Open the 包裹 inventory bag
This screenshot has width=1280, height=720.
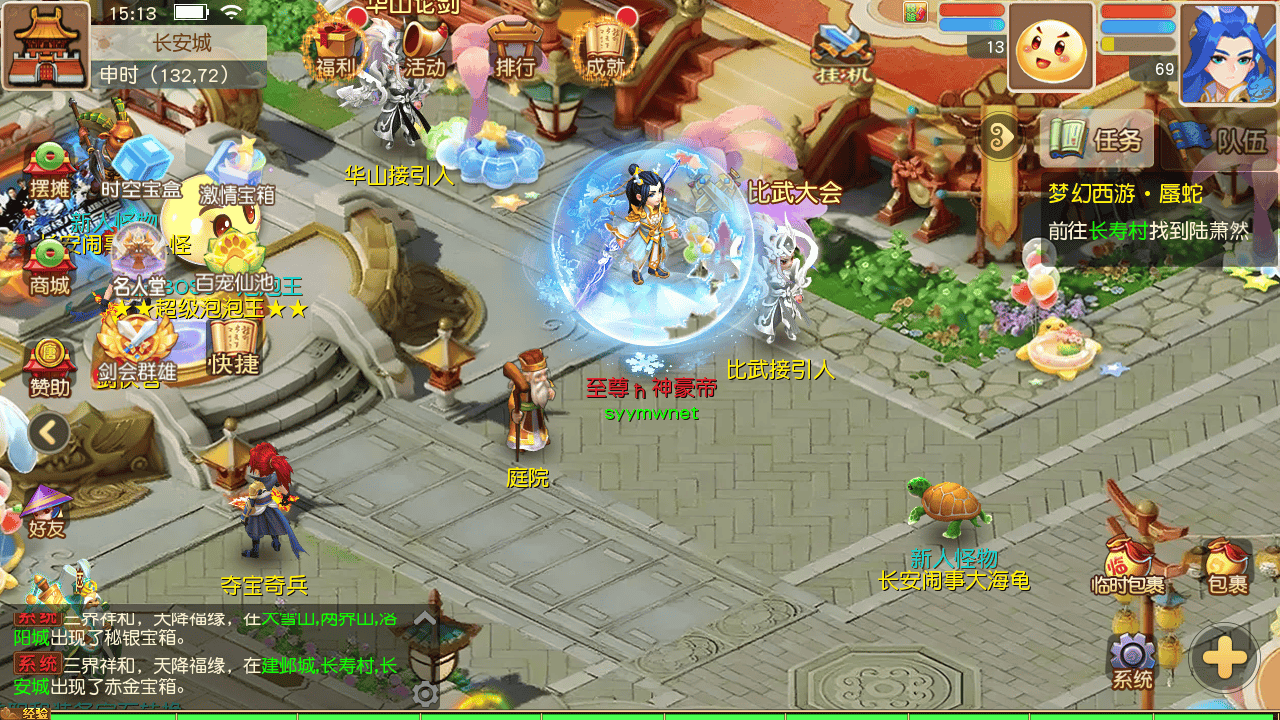[x=1227, y=567]
